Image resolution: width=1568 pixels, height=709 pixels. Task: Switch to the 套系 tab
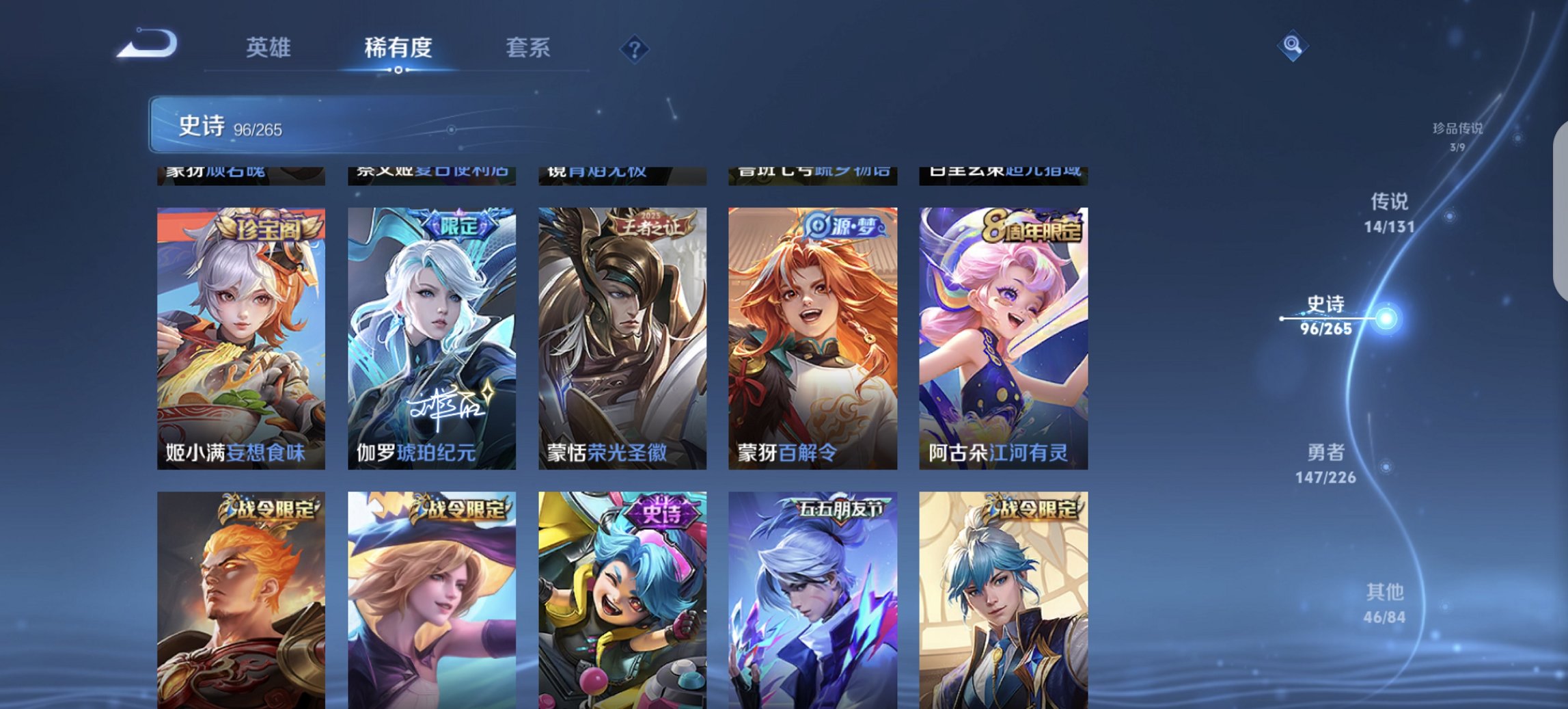[x=529, y=49]
